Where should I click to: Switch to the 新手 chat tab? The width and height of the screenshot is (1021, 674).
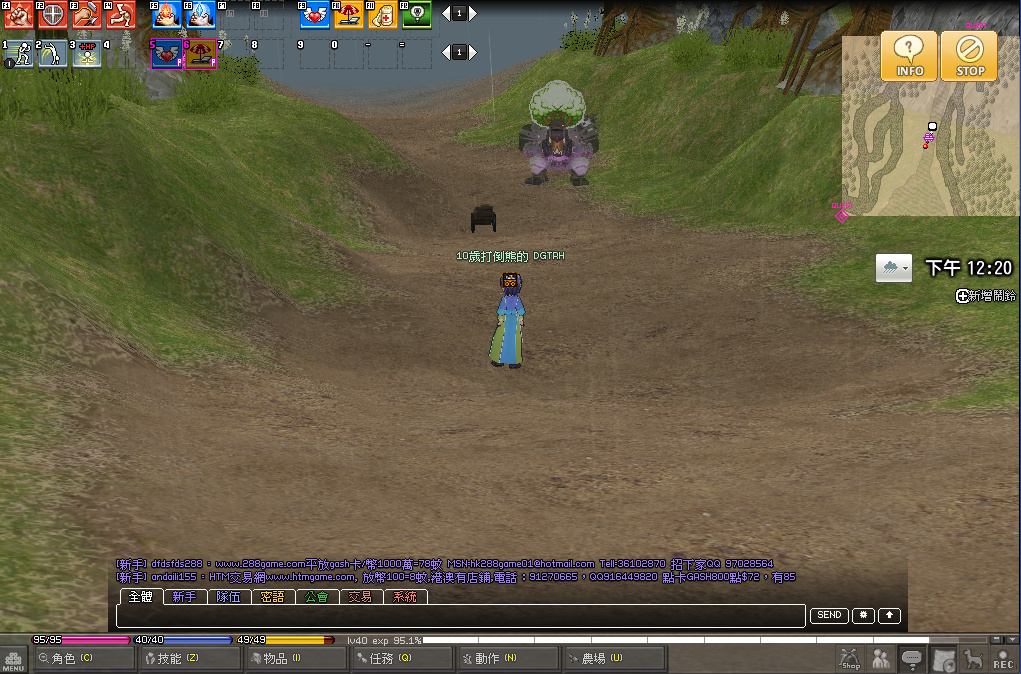[184, 597]
